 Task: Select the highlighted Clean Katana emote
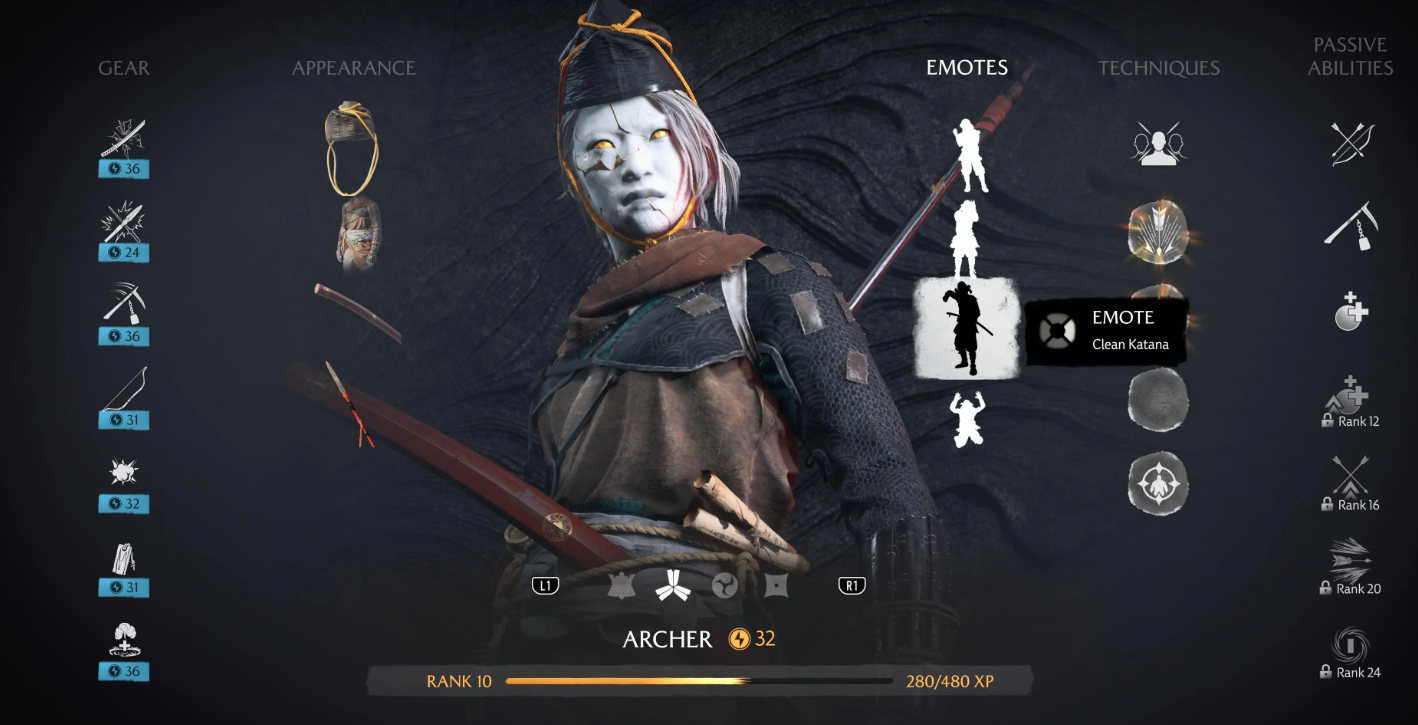tap(966, 328)
